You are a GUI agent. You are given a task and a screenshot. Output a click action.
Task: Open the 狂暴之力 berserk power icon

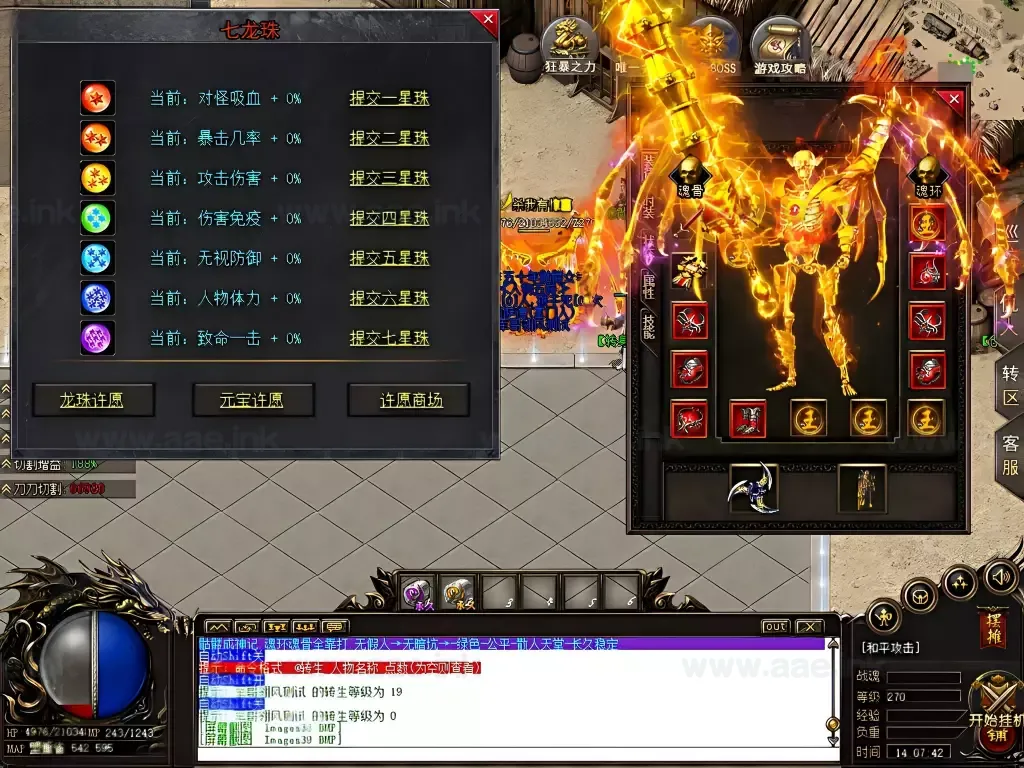pos(569,48)
